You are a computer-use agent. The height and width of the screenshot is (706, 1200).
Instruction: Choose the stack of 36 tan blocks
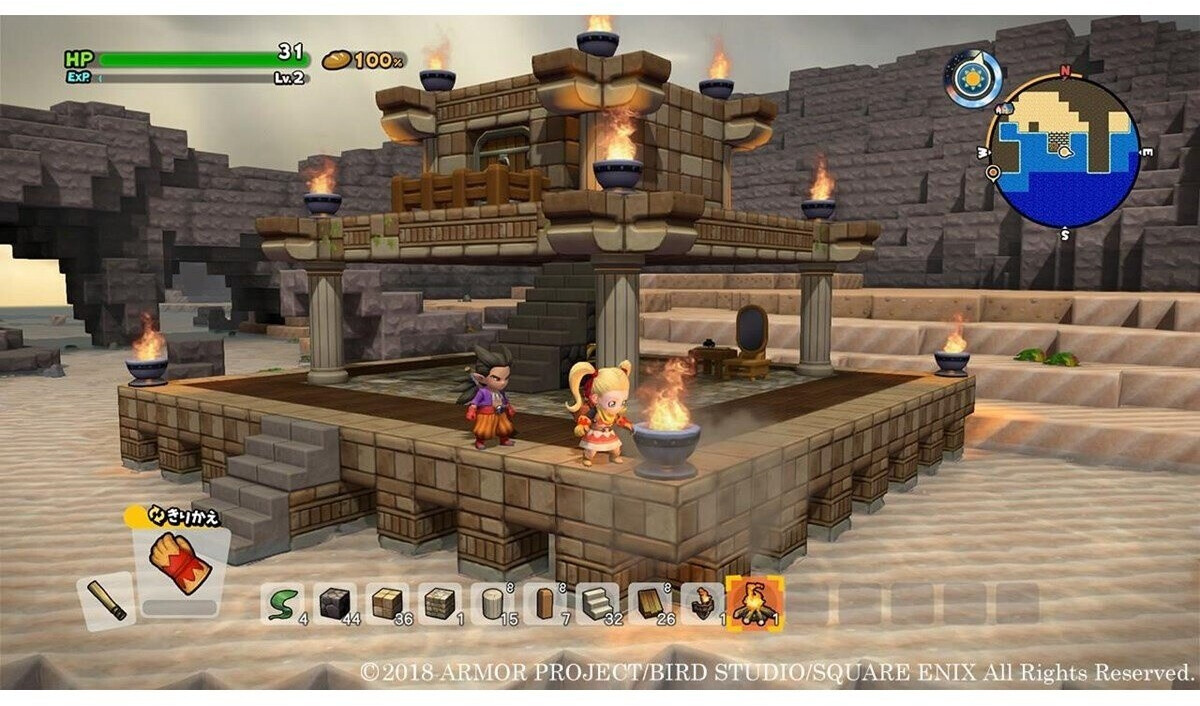coord(386,603)
